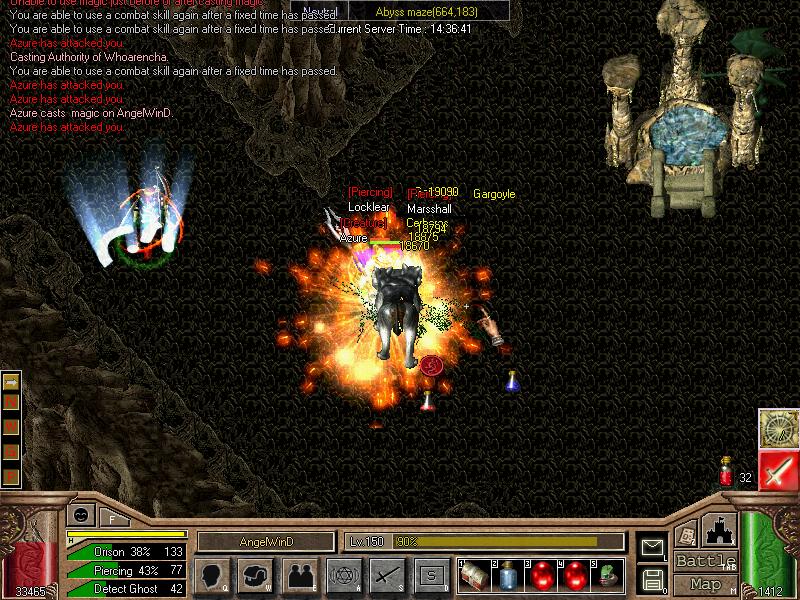
Task: Click the square S button
Action: (431, 574)
